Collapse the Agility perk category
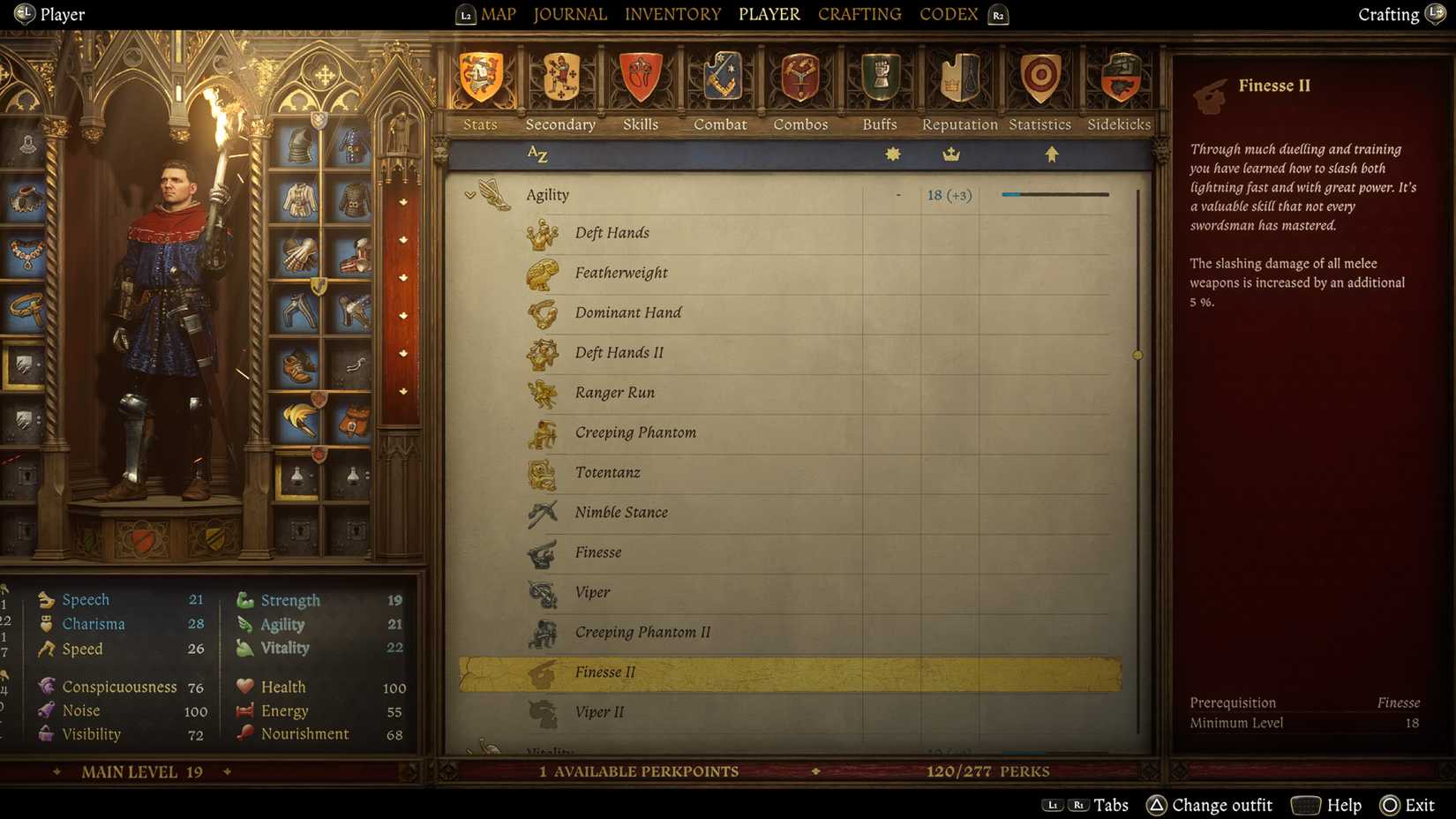The height and width of the screenshot is (819, 1456). coord(469,194)
